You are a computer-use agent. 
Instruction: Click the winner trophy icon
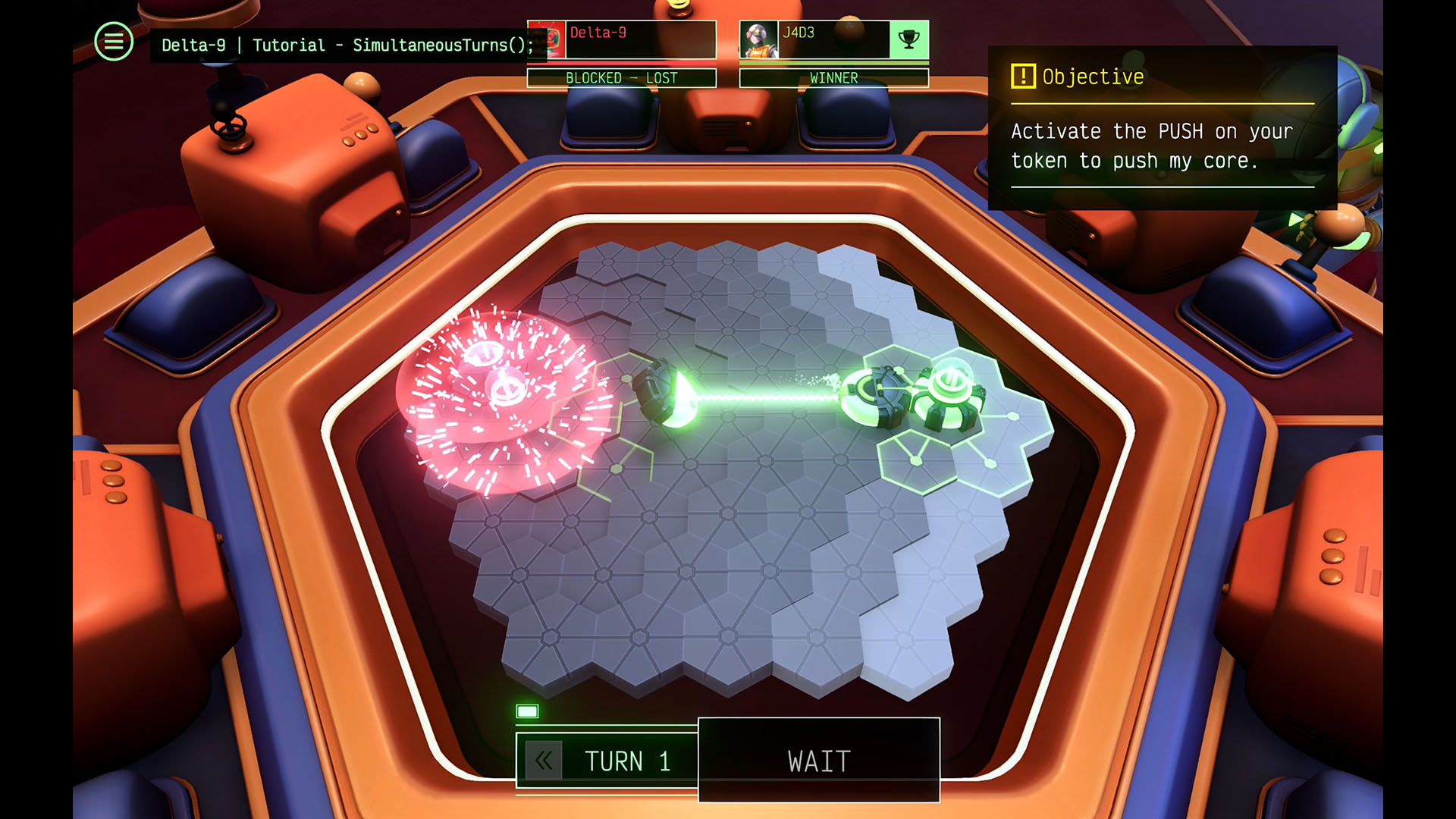[x=908, y=39]
